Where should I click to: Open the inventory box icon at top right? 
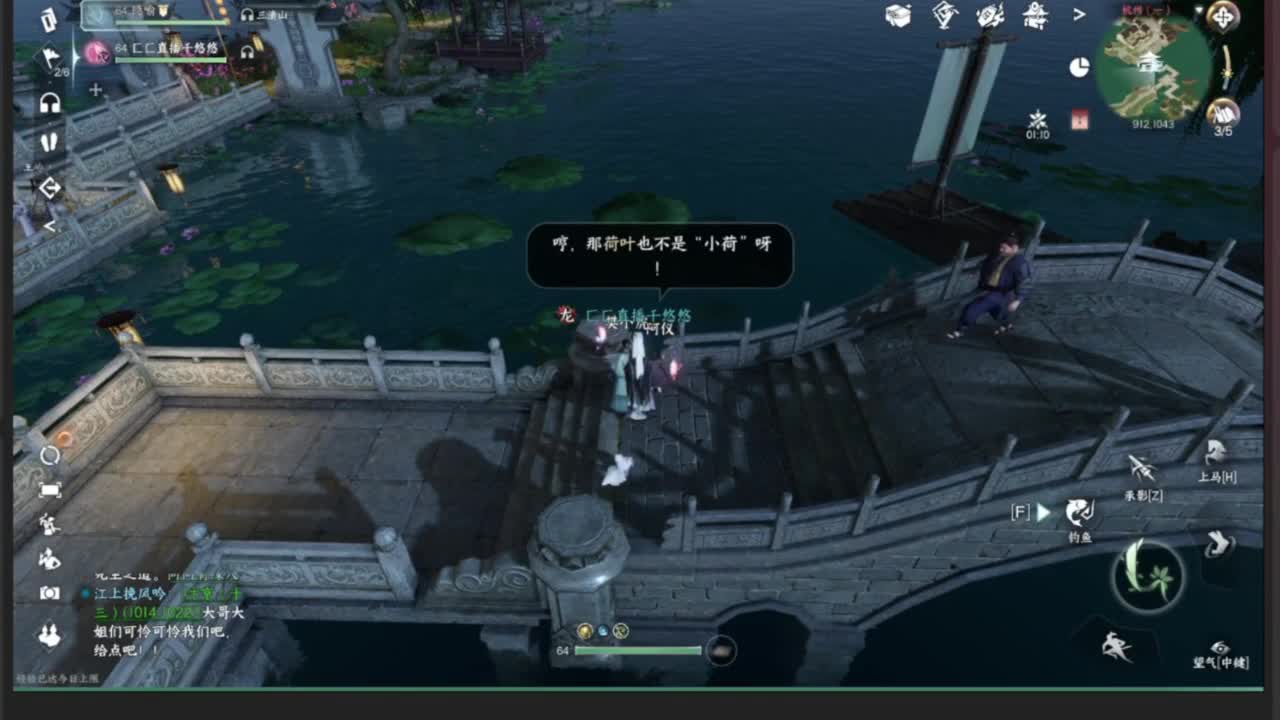pyautogui.click(x=897, y=15)
